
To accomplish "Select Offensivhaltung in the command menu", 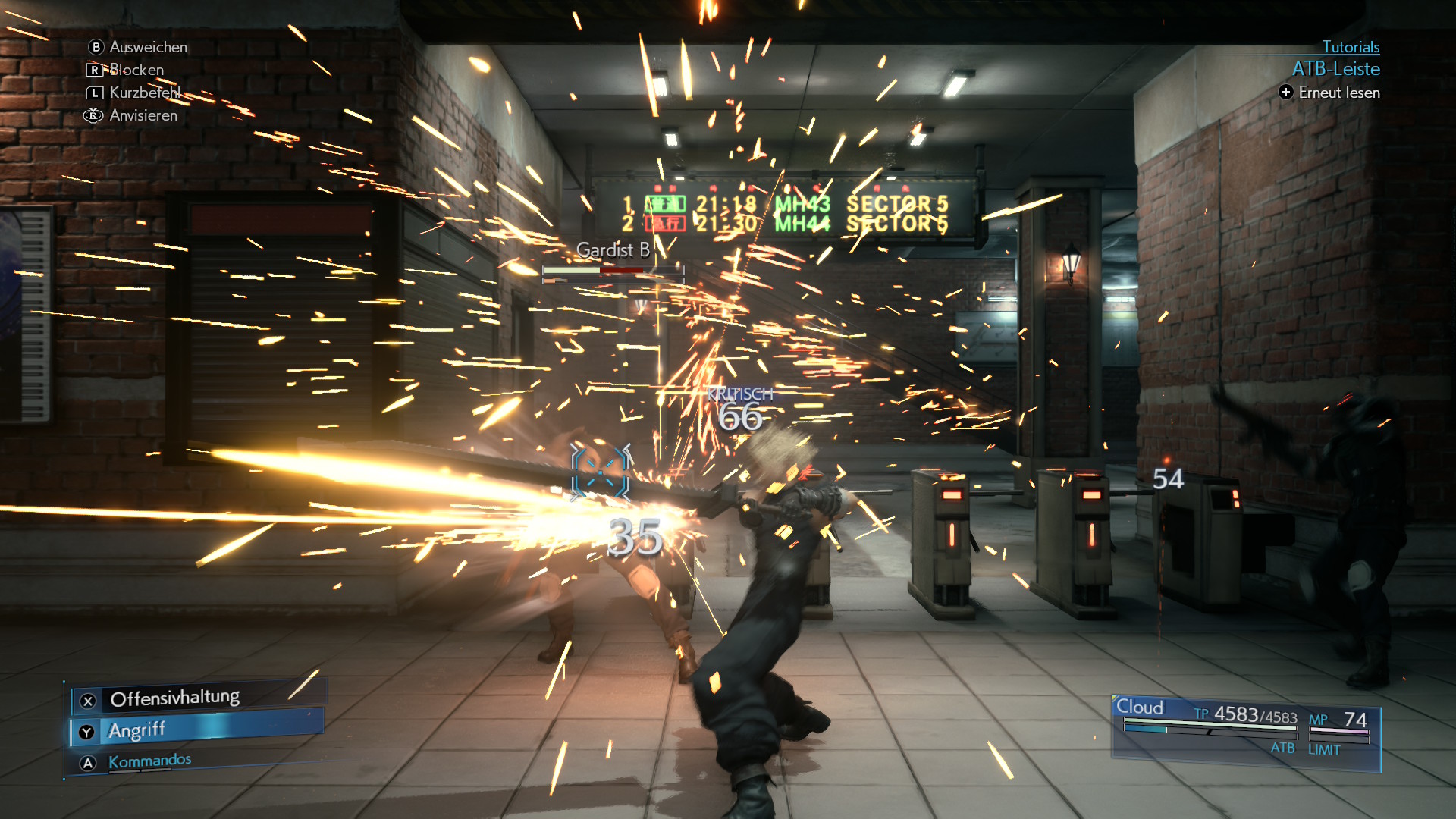I will tap(174, 698).
